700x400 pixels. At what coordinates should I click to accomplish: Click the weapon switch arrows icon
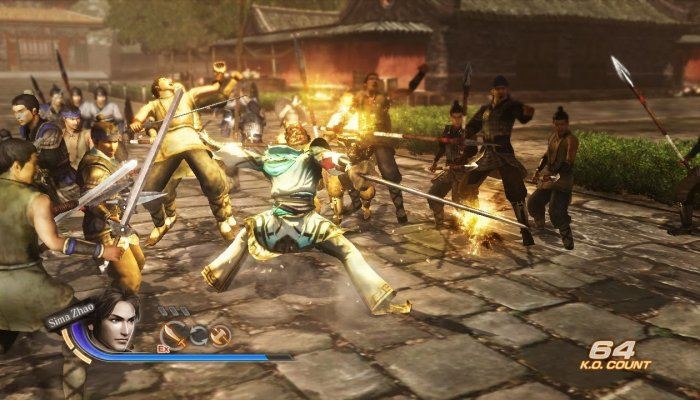(198, 335)
